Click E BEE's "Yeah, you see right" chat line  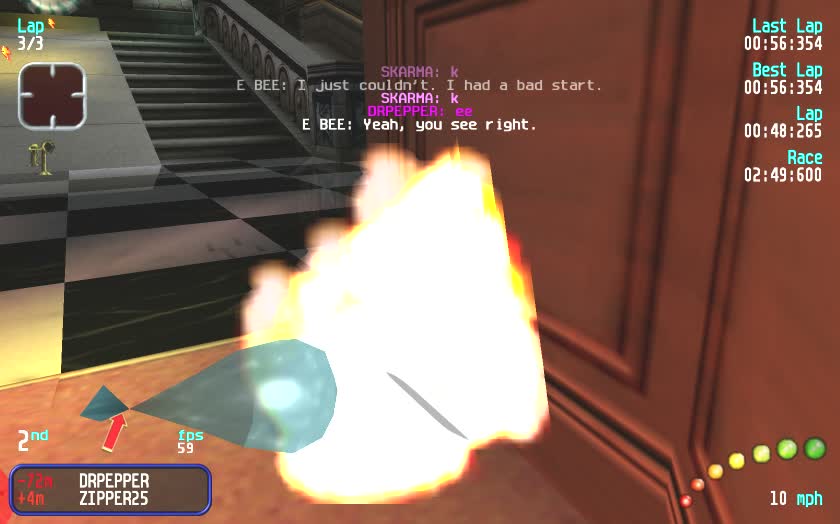click(x=419, y=125)
